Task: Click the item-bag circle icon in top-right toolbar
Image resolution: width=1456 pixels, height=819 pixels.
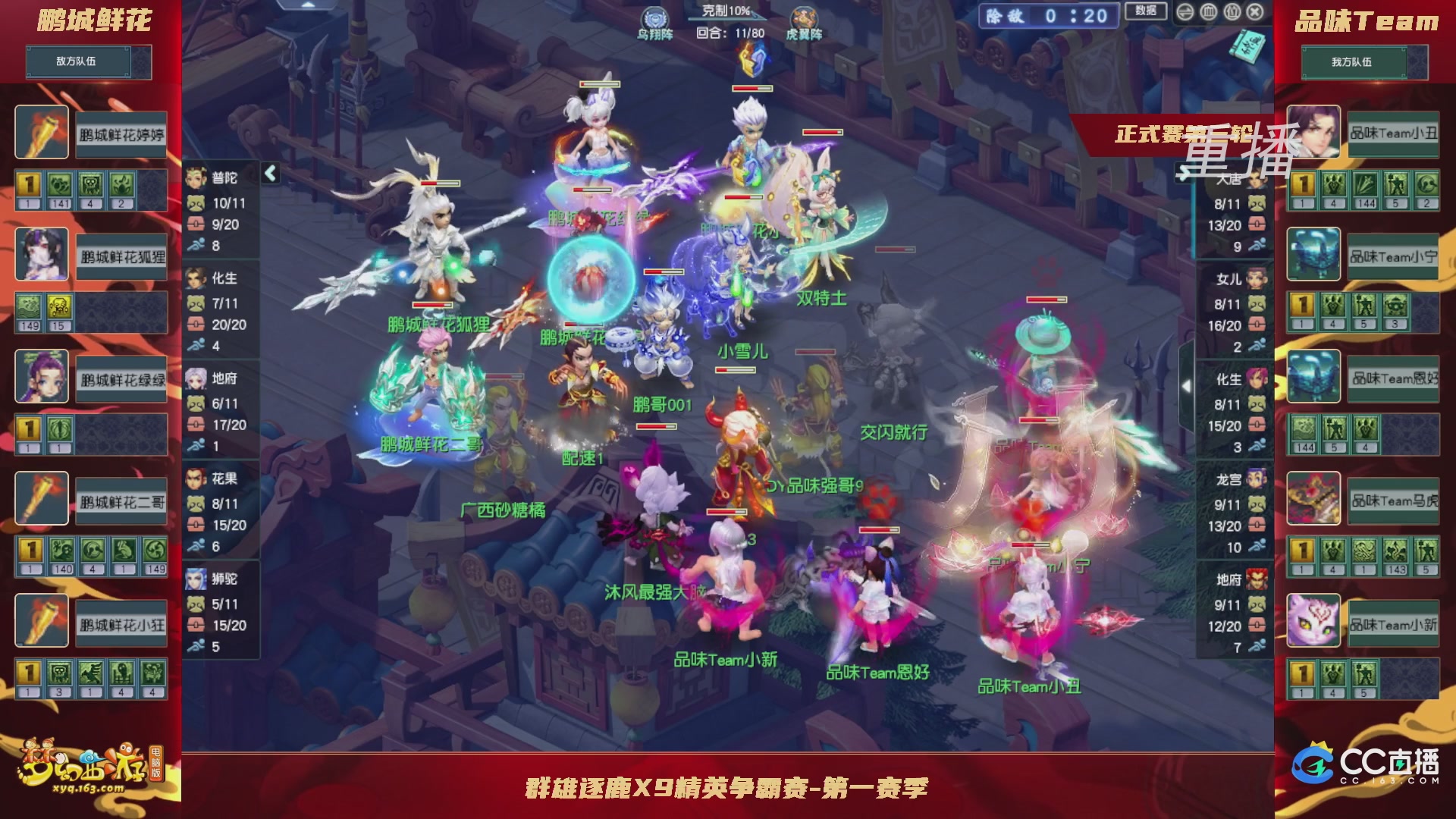Action: click(x=1232, y=13)
